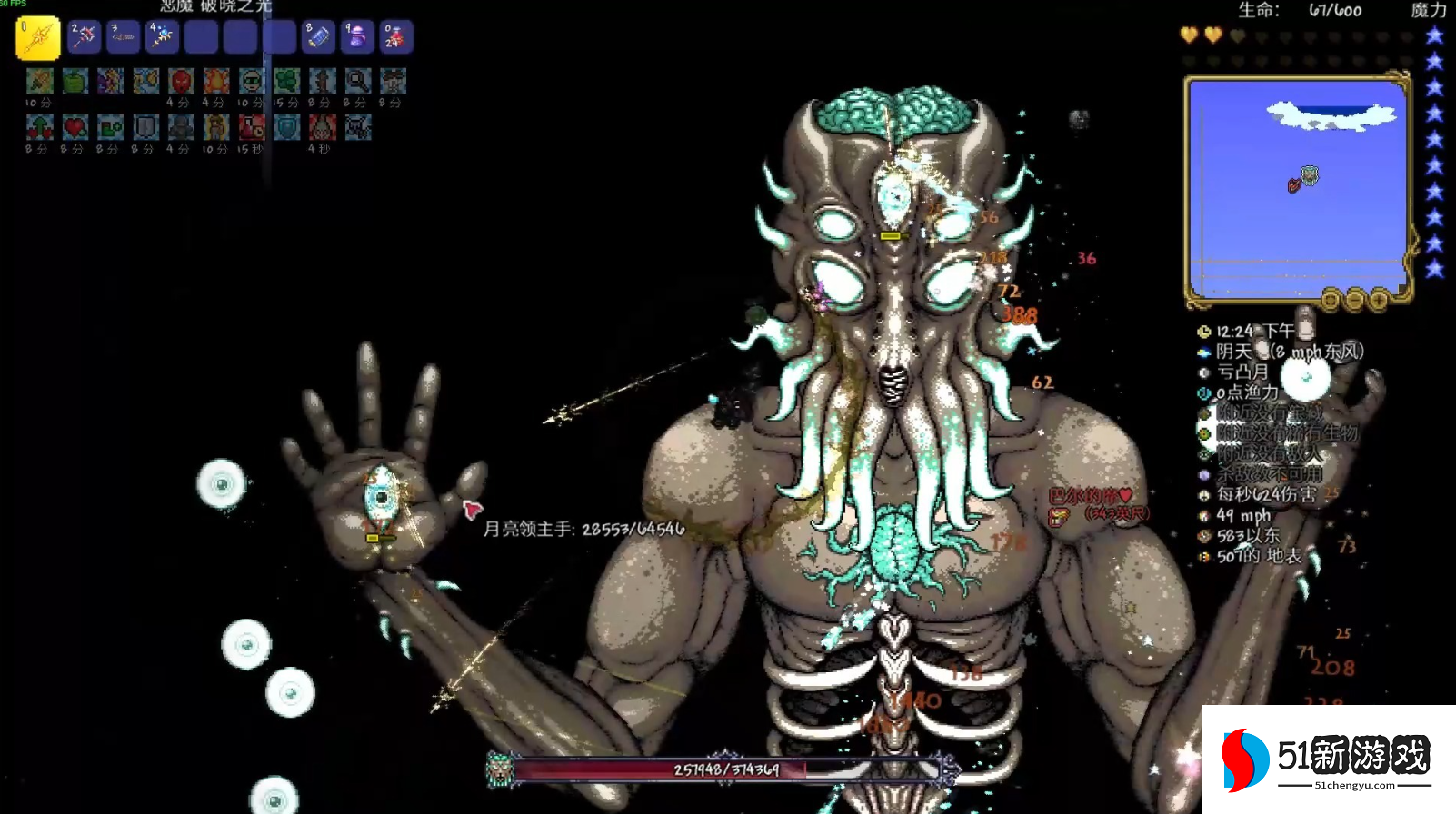Open the 51 新游戏 watermark logo

(x=1328, y=759)
